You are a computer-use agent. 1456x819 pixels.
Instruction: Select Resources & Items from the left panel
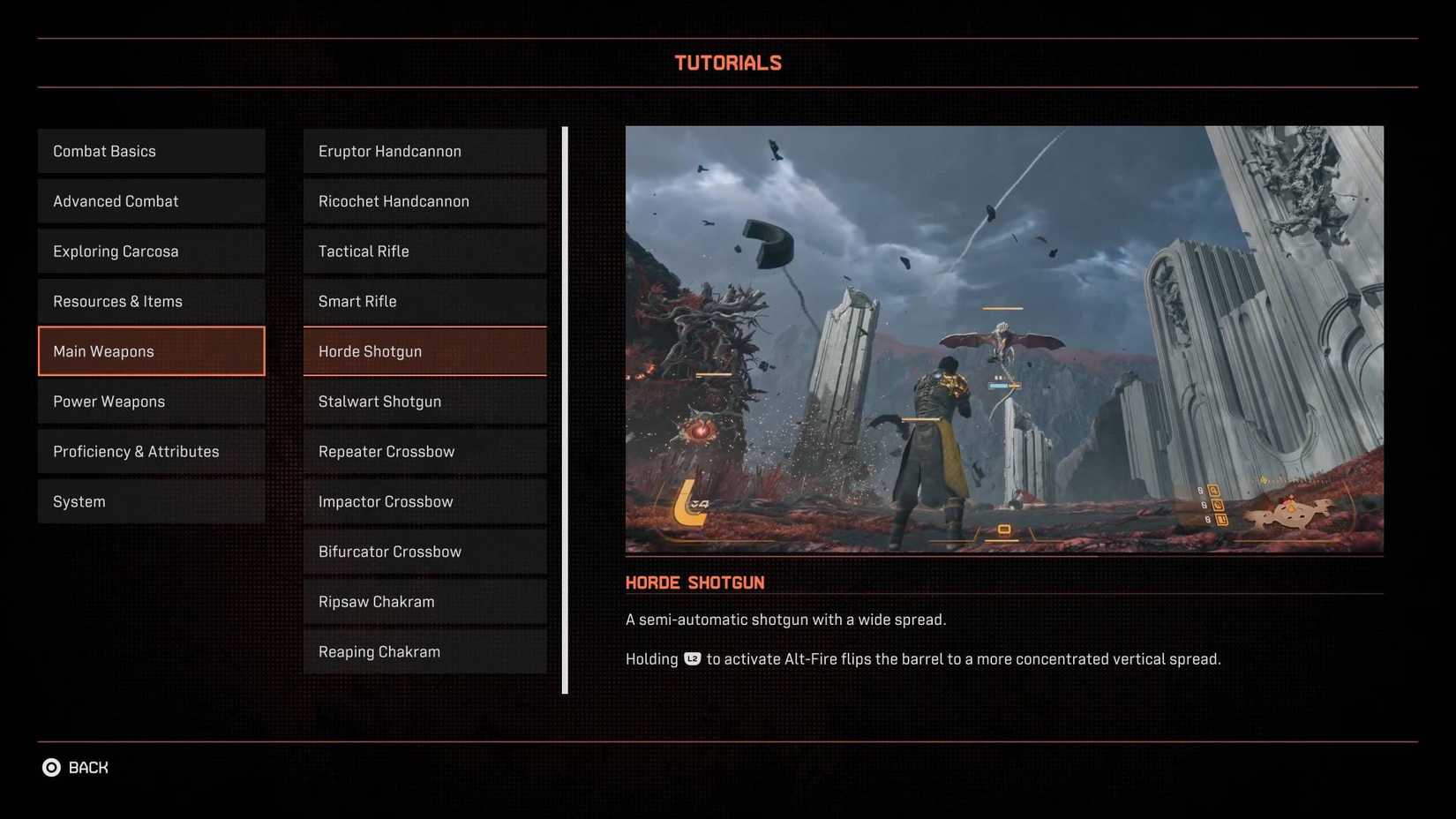tap(150, 301)
